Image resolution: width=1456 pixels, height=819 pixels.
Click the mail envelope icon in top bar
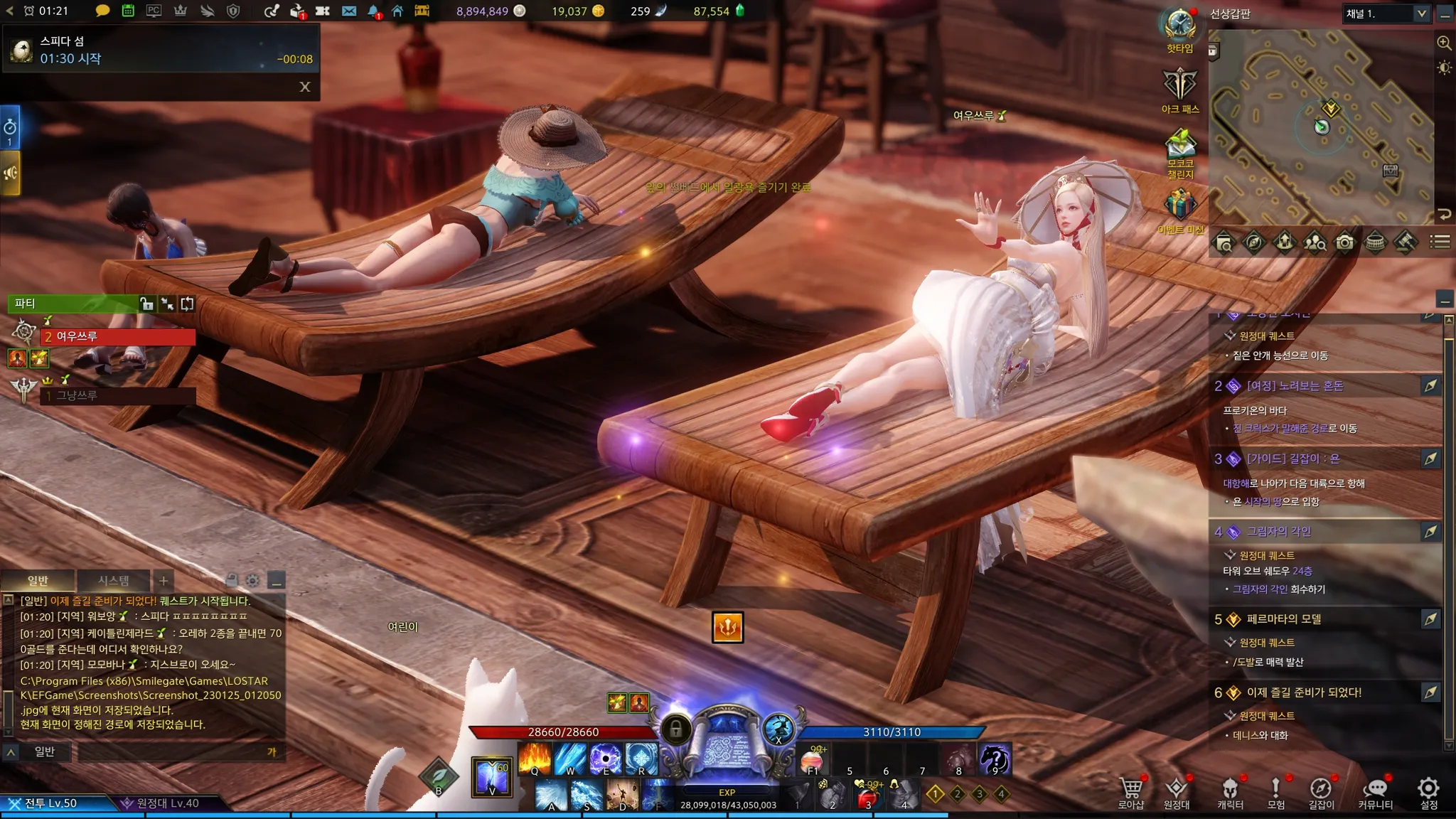click(x=349, y=11)
